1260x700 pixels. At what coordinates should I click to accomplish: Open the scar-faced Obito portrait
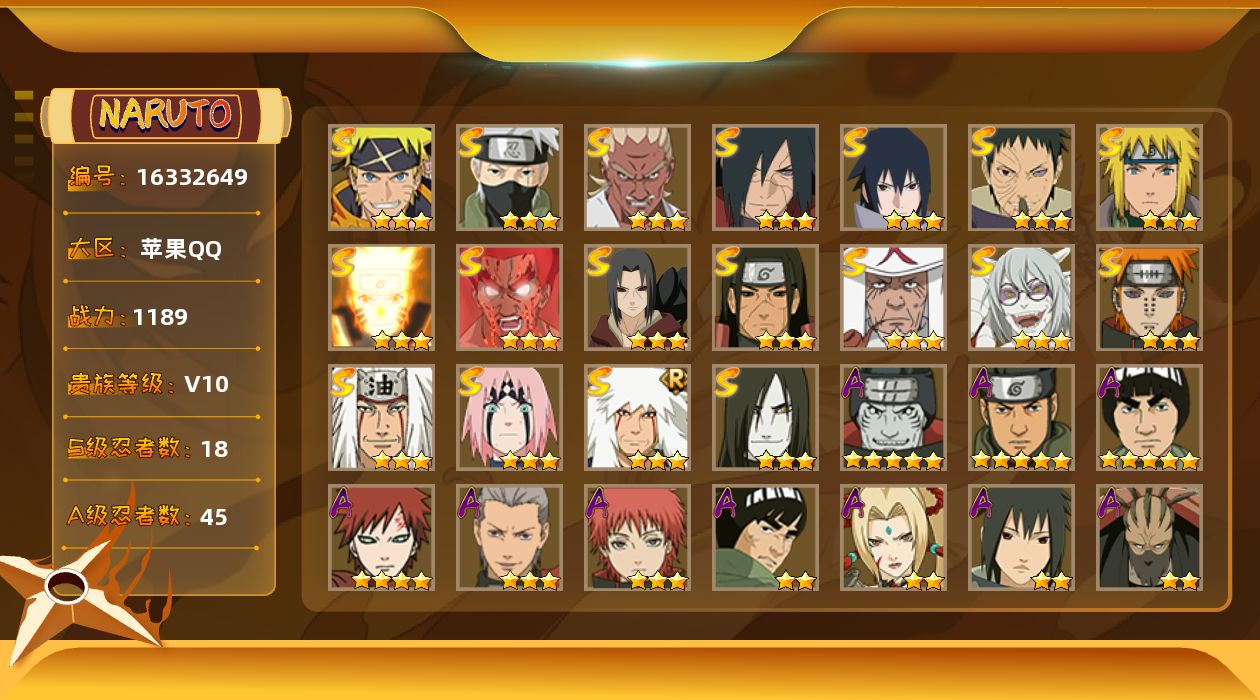[x=1021, y=177]
